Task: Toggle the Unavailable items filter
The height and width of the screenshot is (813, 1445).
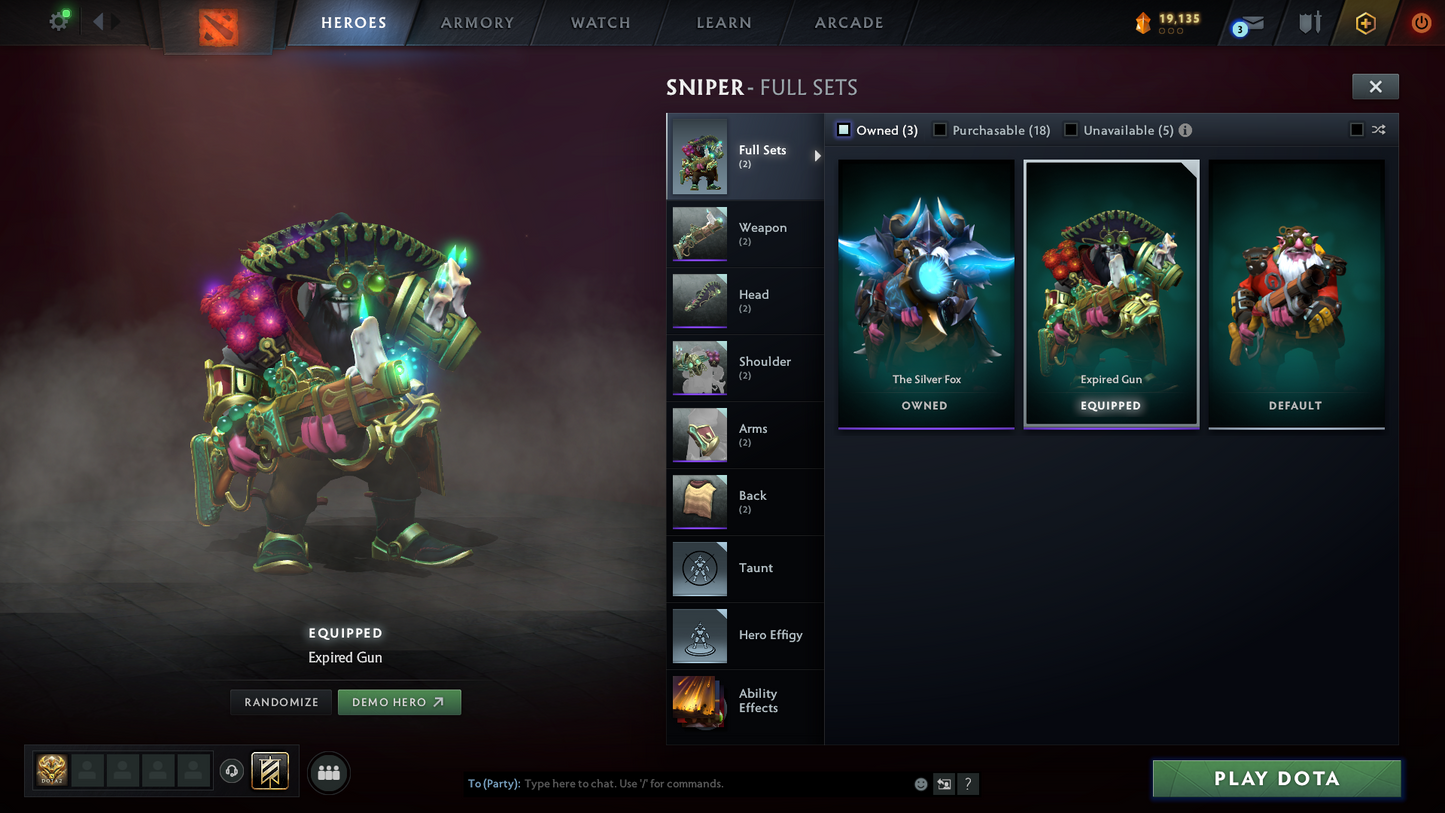Action: tap(1070, 130)
